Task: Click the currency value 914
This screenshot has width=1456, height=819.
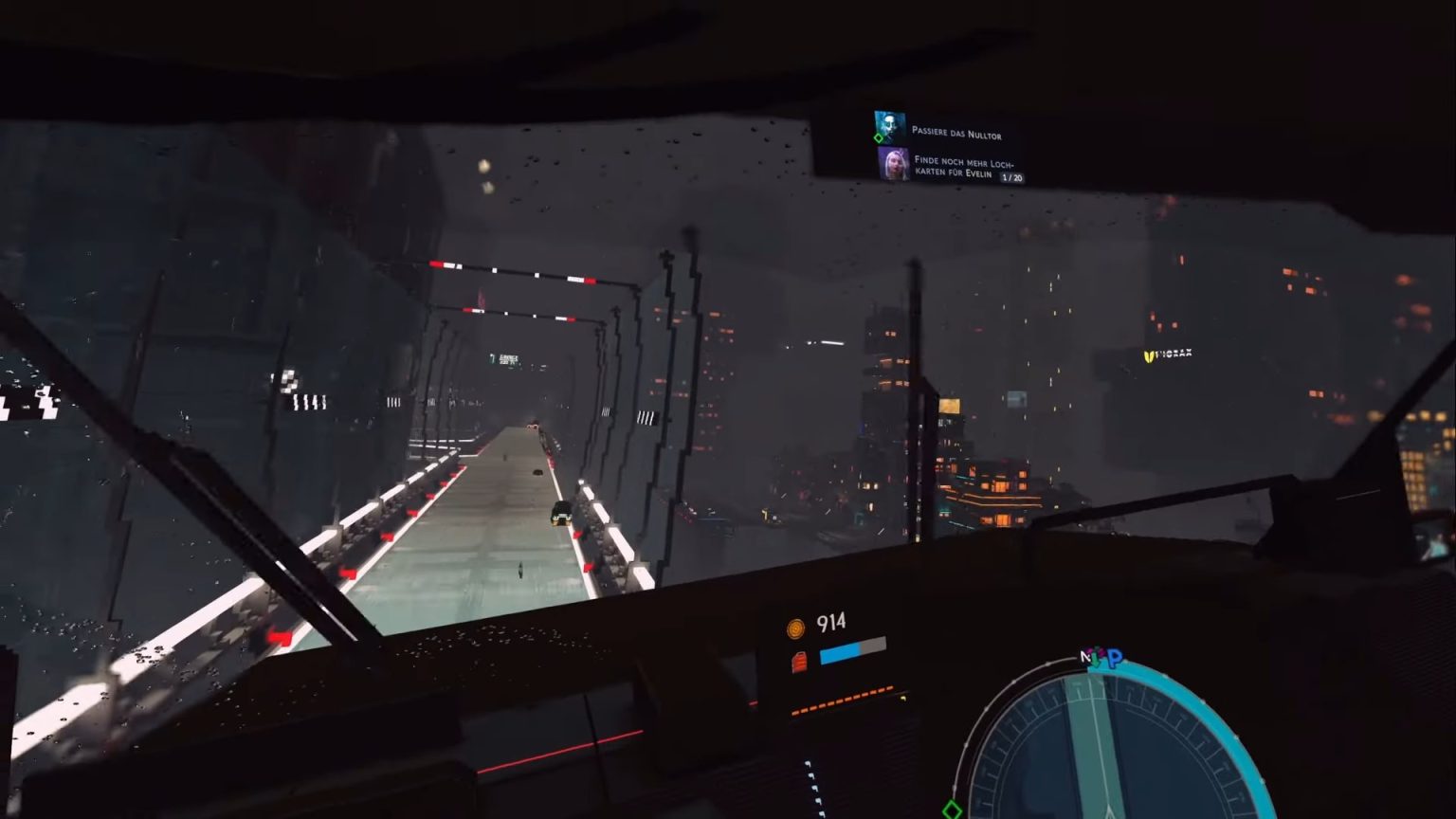Action: point(829,622)
